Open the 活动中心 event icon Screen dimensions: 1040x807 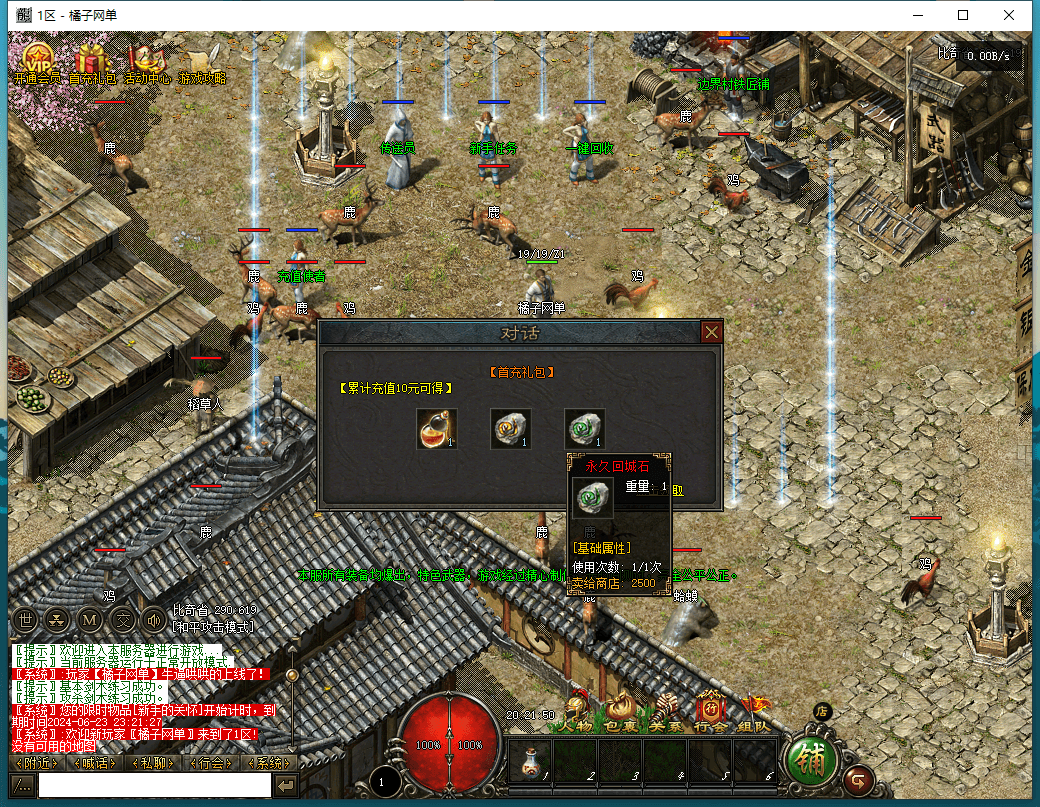point(146,60)
